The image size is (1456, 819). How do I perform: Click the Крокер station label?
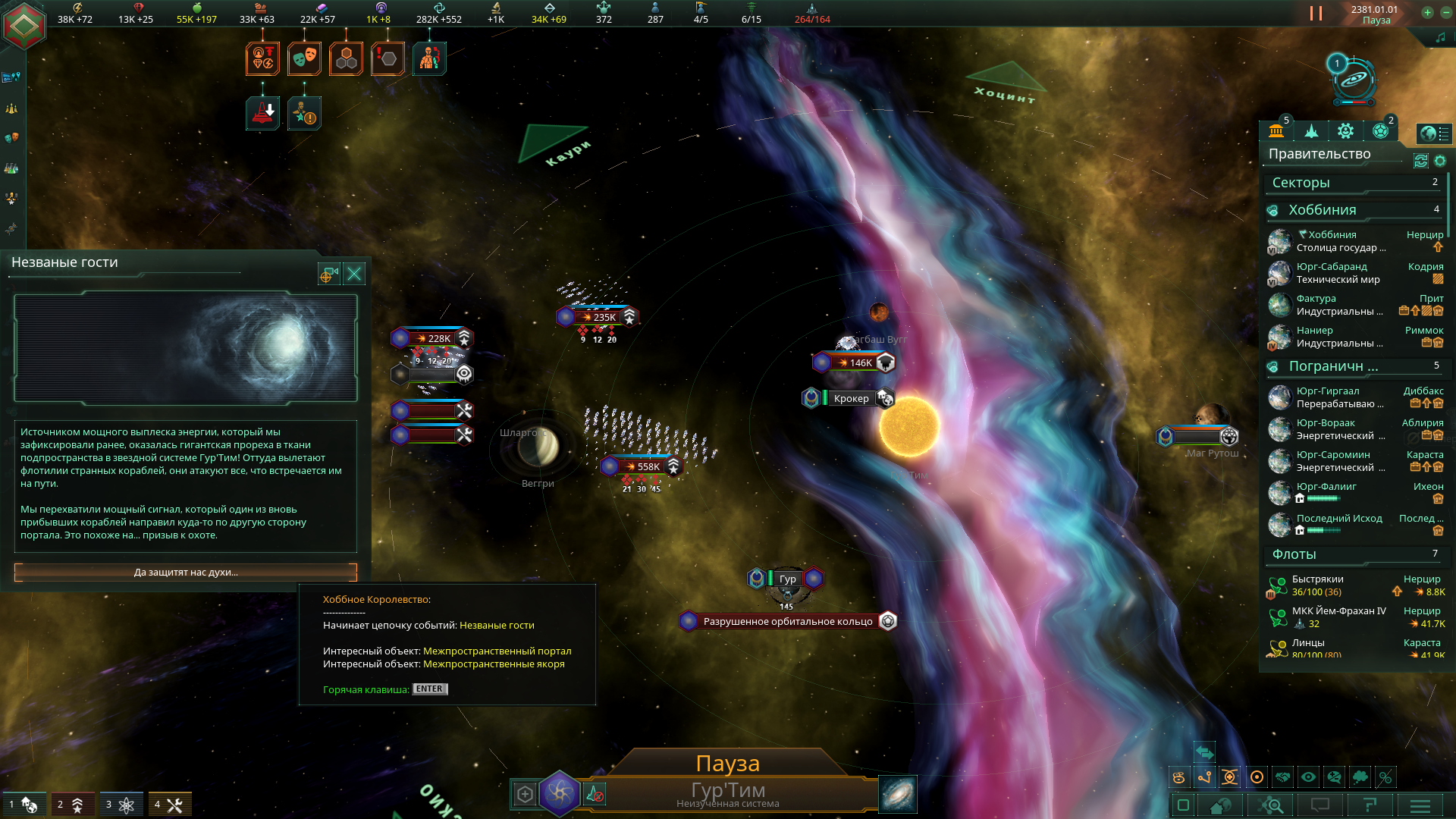pos(851,398)
